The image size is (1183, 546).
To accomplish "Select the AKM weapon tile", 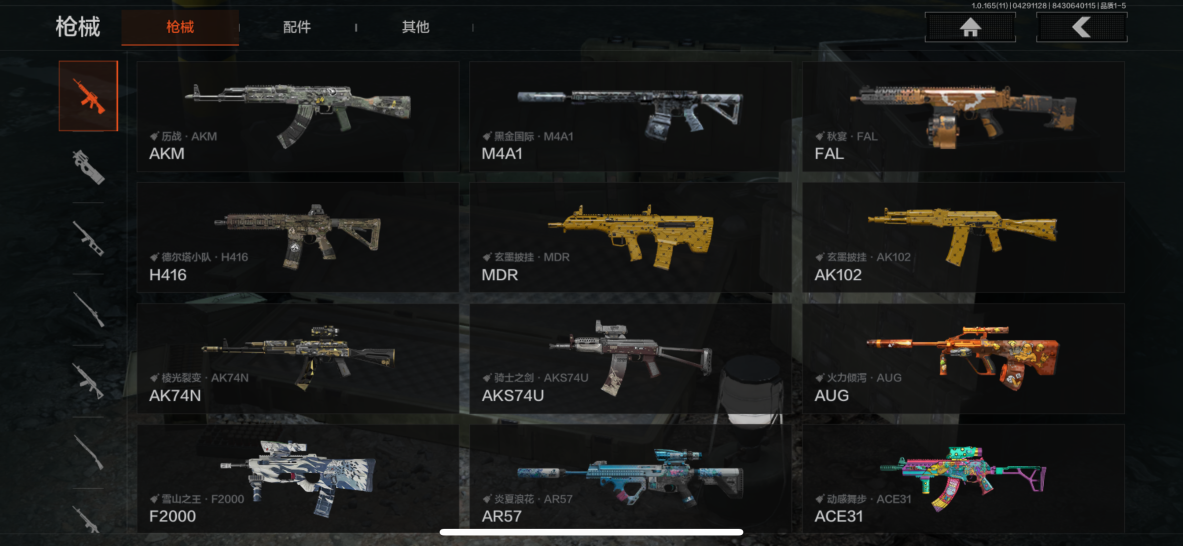I will (298, 116).
